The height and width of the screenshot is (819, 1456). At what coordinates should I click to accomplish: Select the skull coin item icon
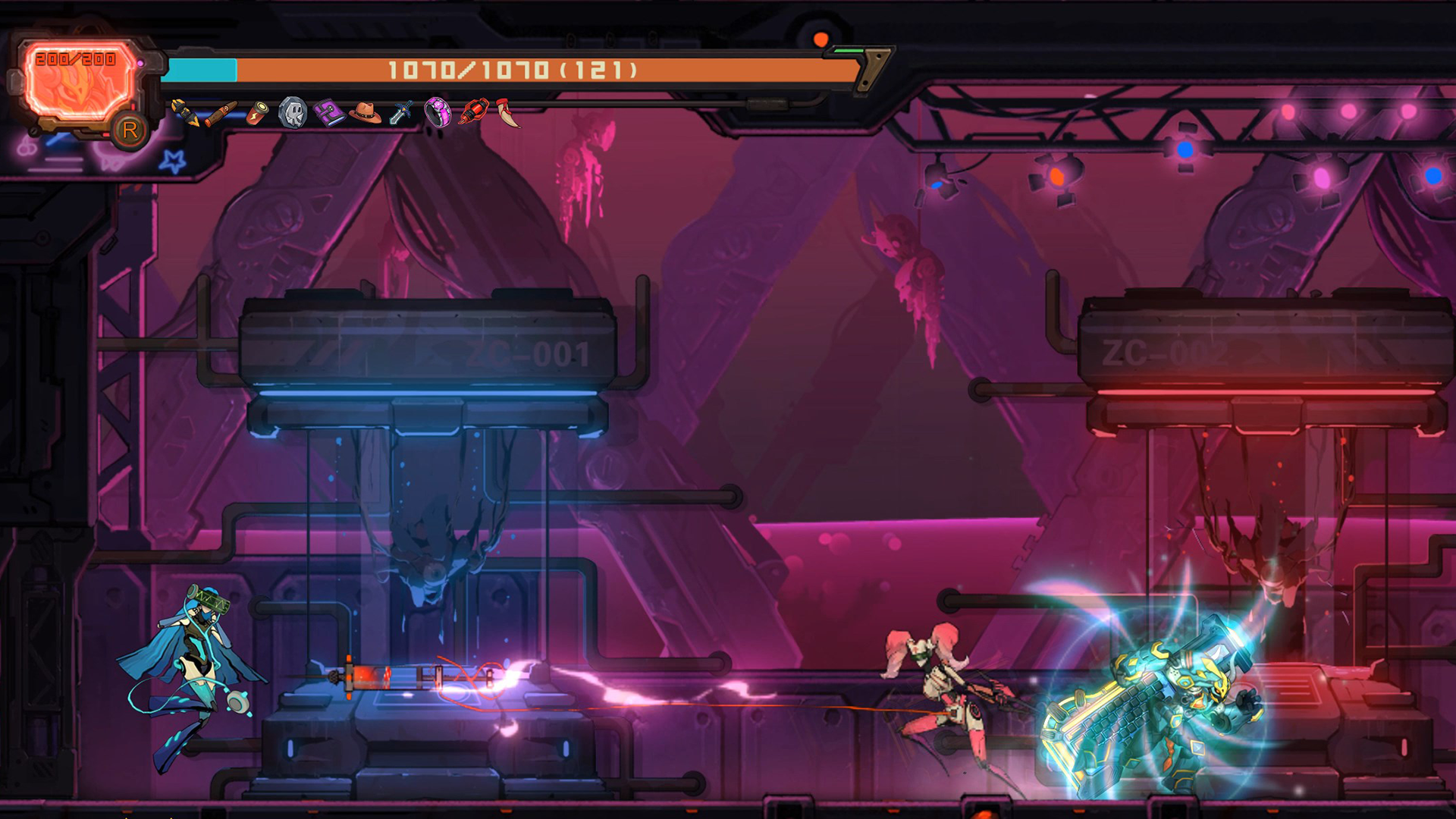point(293,113)
